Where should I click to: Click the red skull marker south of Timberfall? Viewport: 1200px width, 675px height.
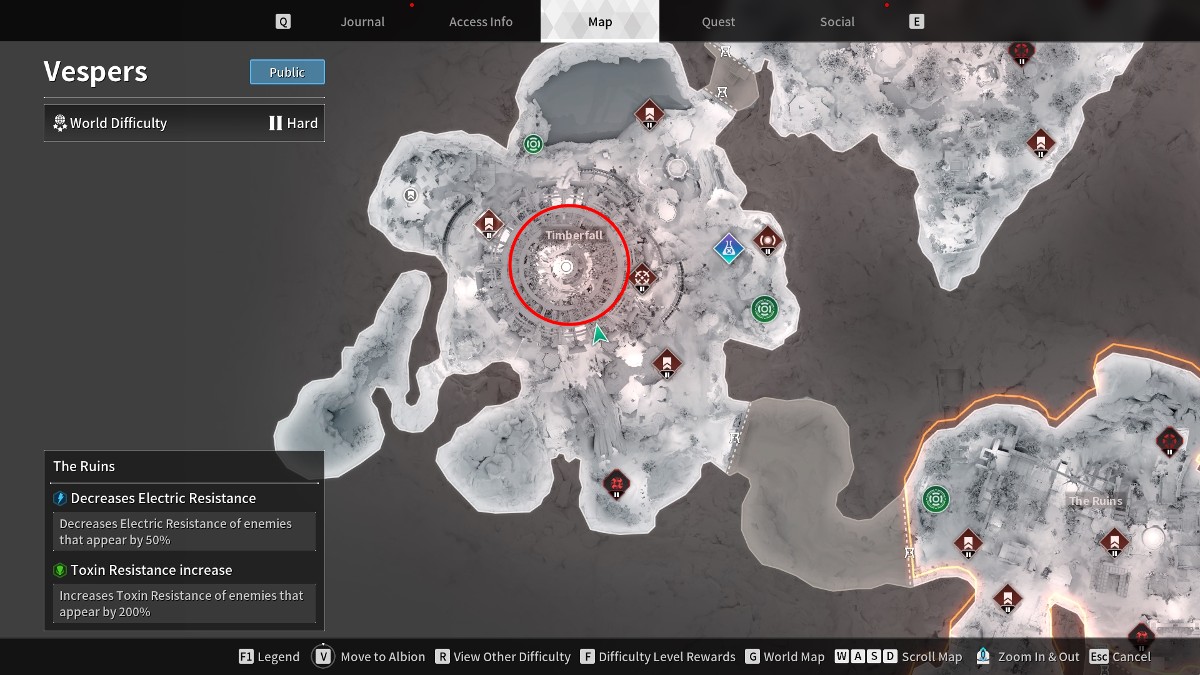[617, 485]
